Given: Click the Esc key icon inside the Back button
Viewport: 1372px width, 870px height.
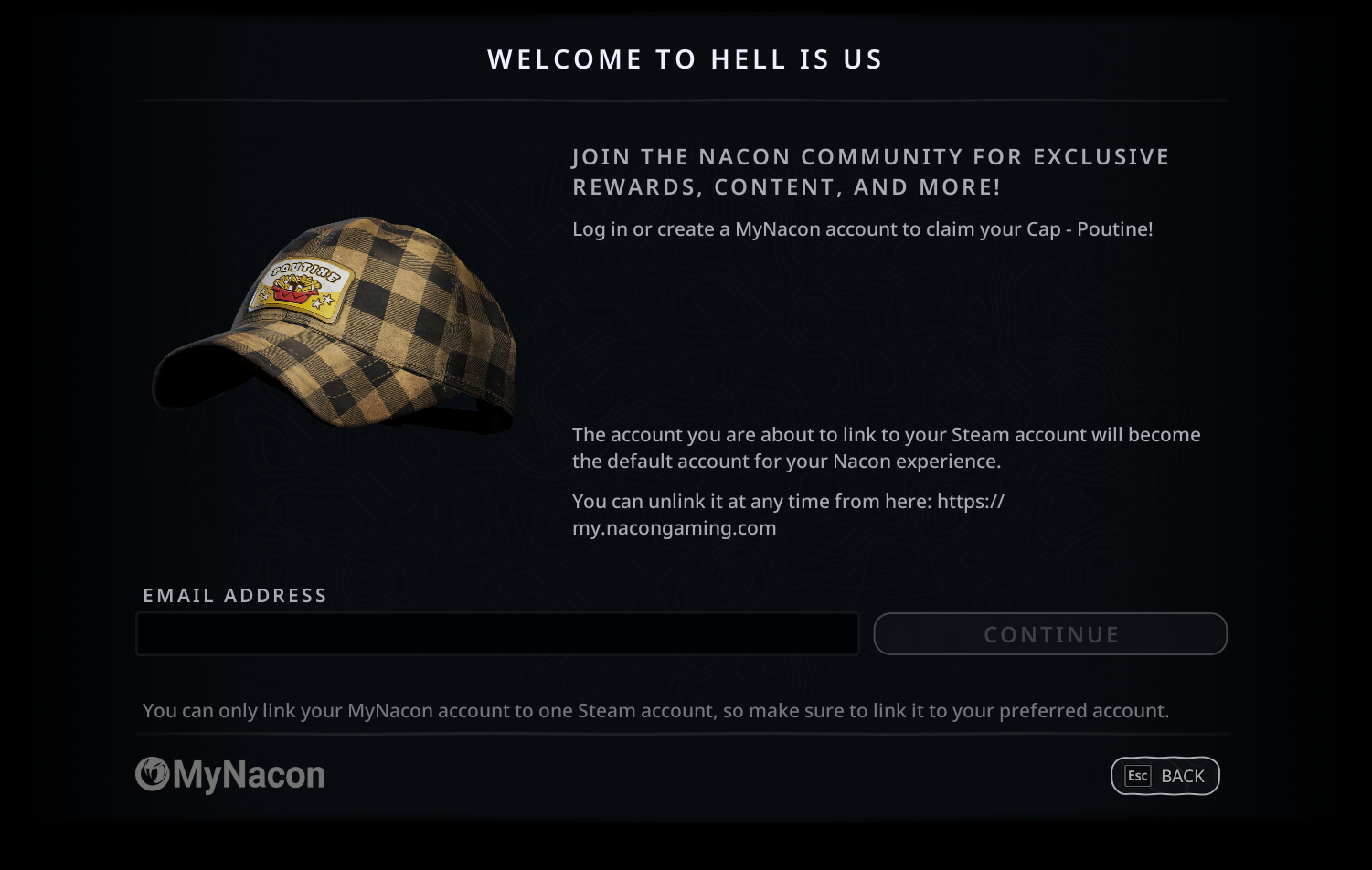Looking at the screenshot, I should tap(1136, 776).
